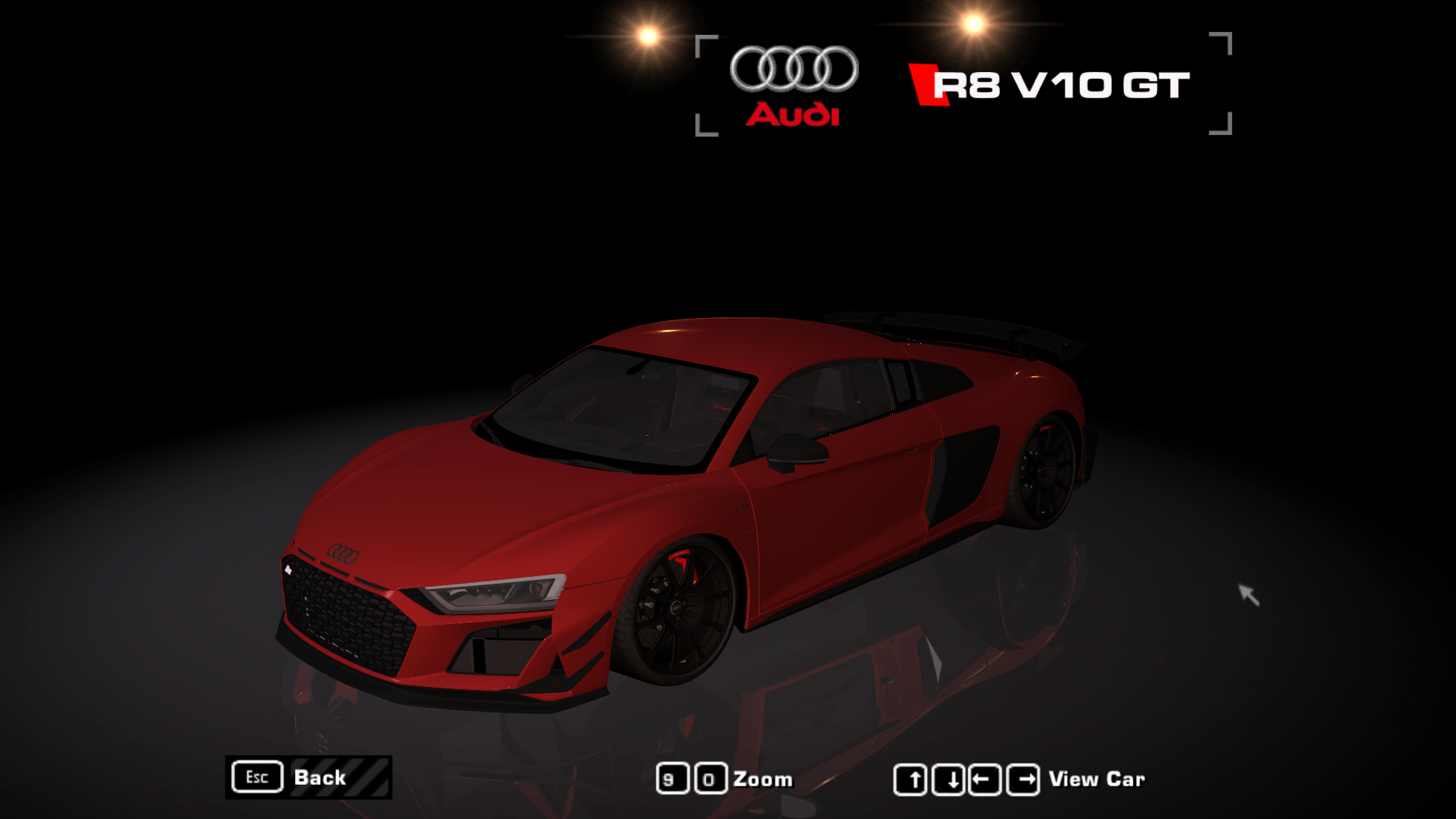The image size is (1456, 819).
Task: Go back using the Back button
Action: (309, 777)
